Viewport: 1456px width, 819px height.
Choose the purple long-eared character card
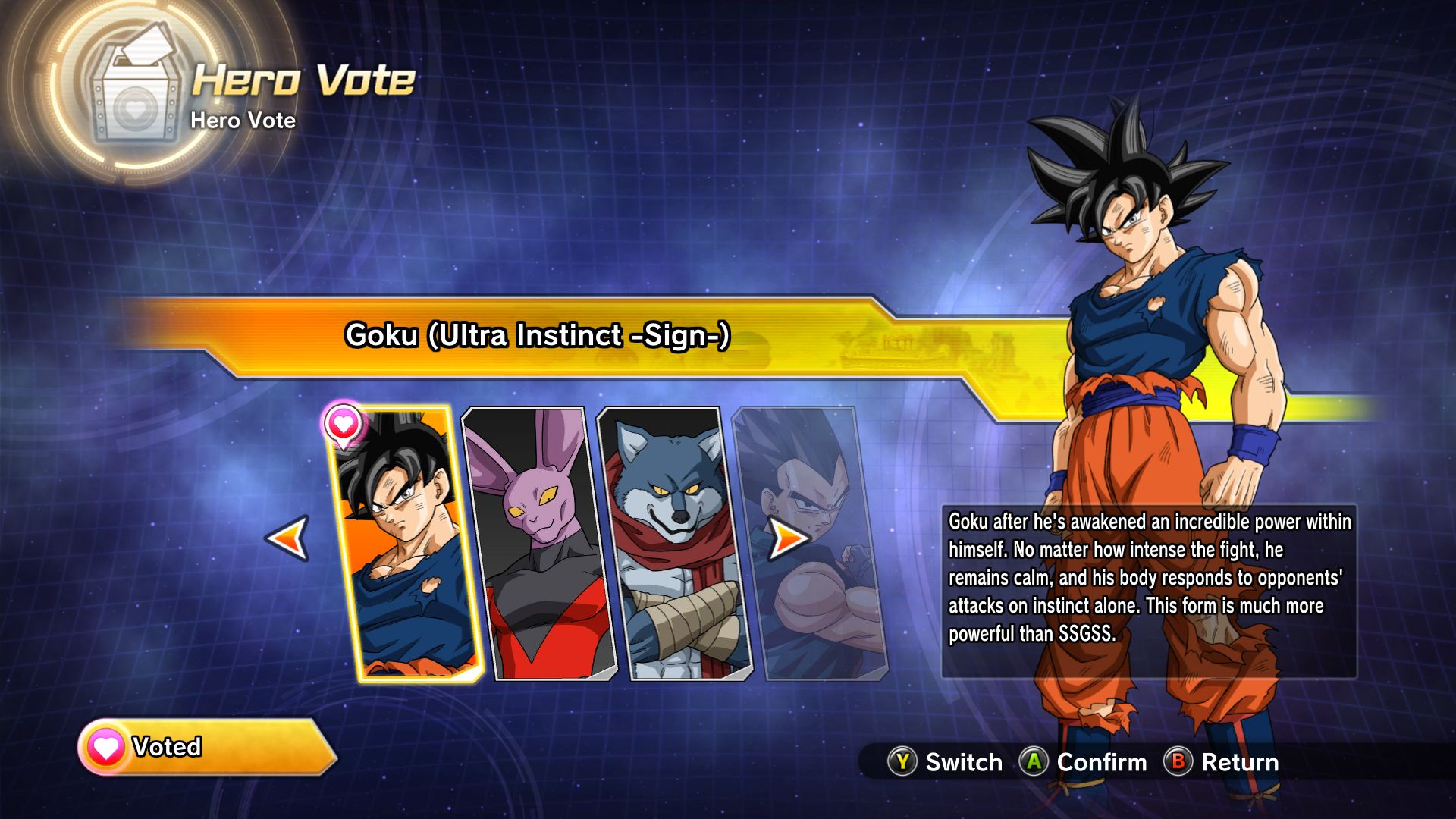pyautogui.click(x=538, y=546)
